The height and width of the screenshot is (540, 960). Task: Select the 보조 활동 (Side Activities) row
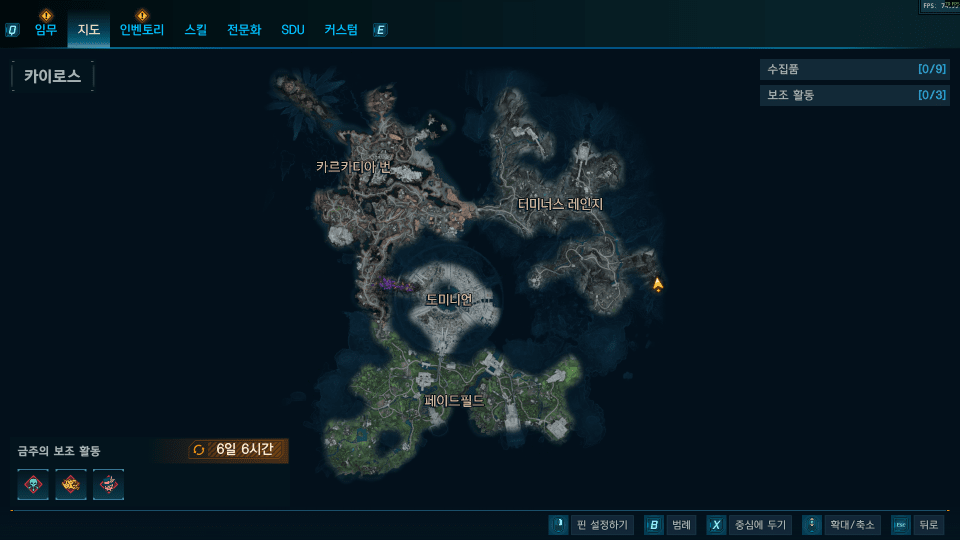(853, 95)
